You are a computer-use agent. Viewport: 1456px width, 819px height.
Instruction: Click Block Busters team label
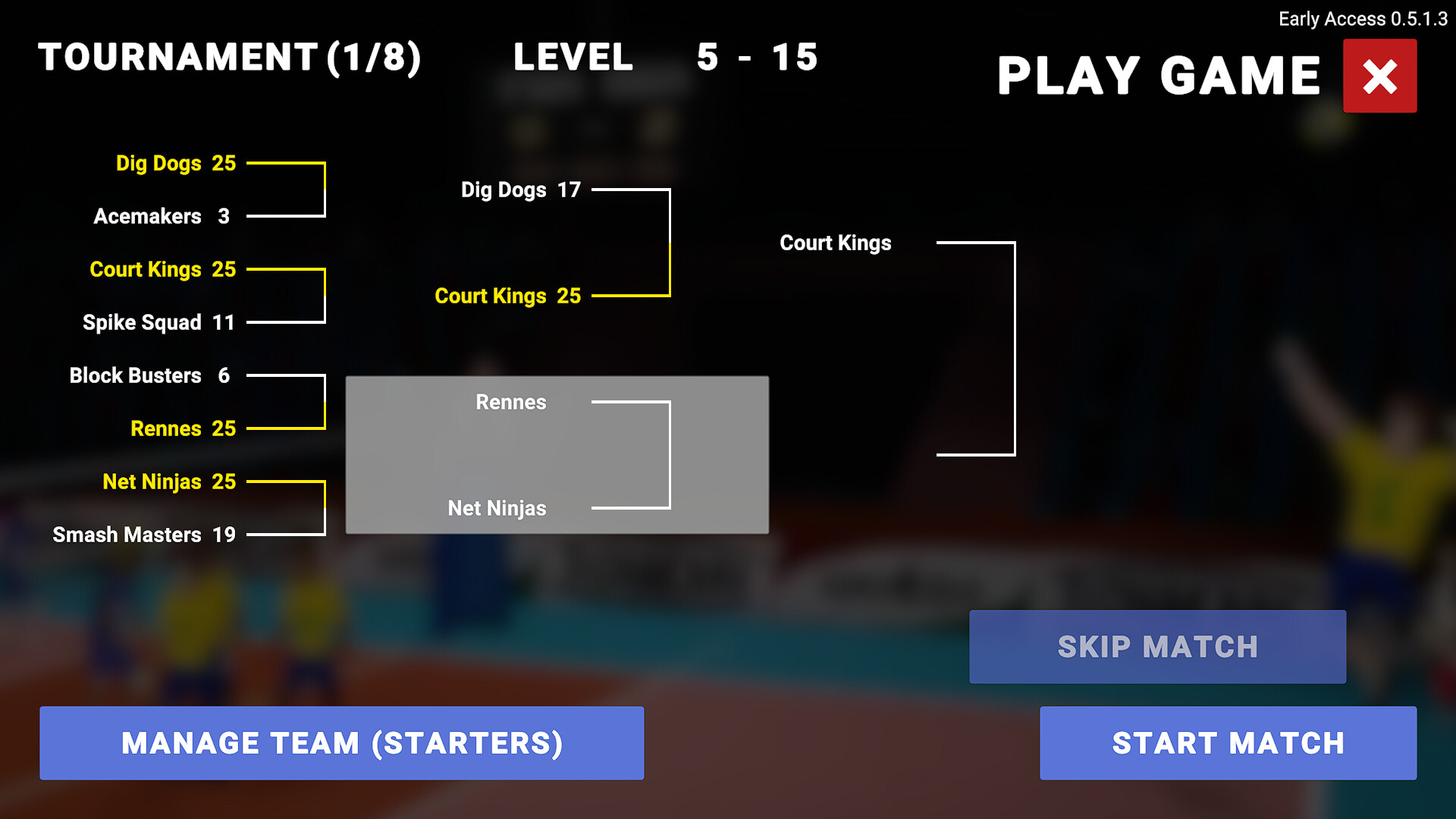point(135,375)
